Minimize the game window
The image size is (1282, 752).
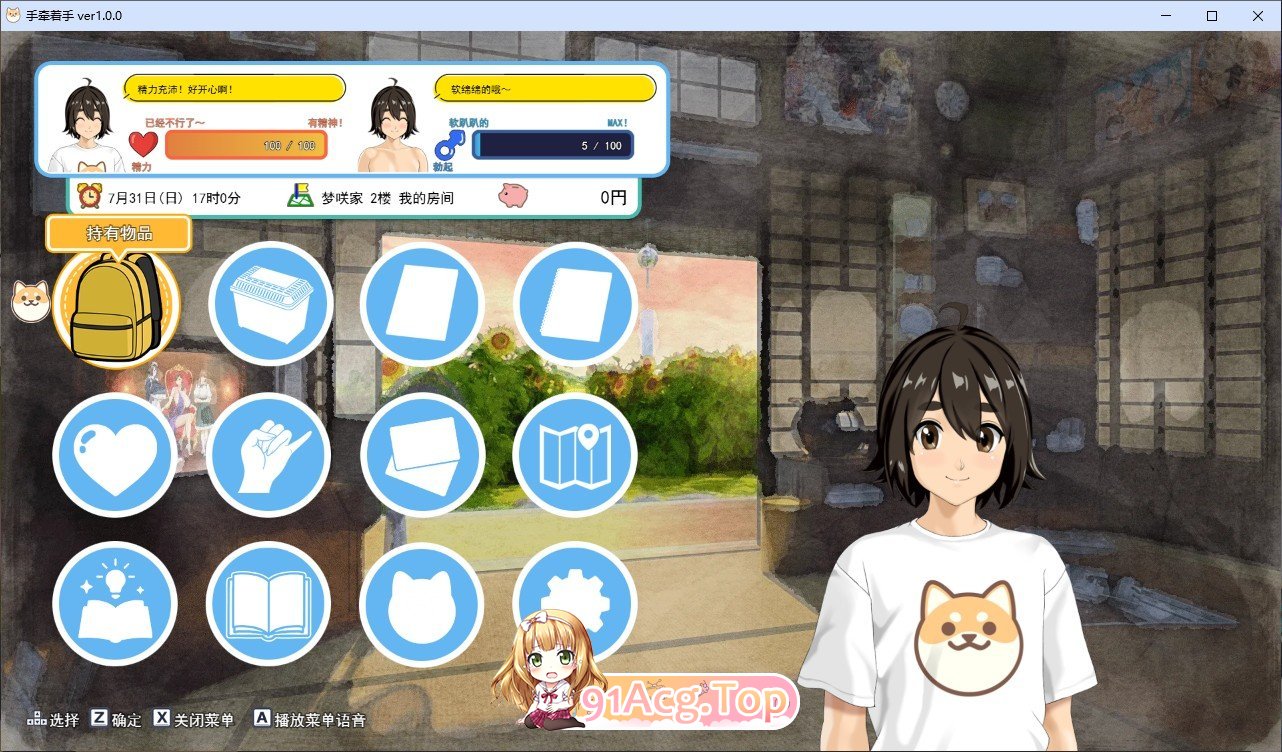tap(1166, 16)
